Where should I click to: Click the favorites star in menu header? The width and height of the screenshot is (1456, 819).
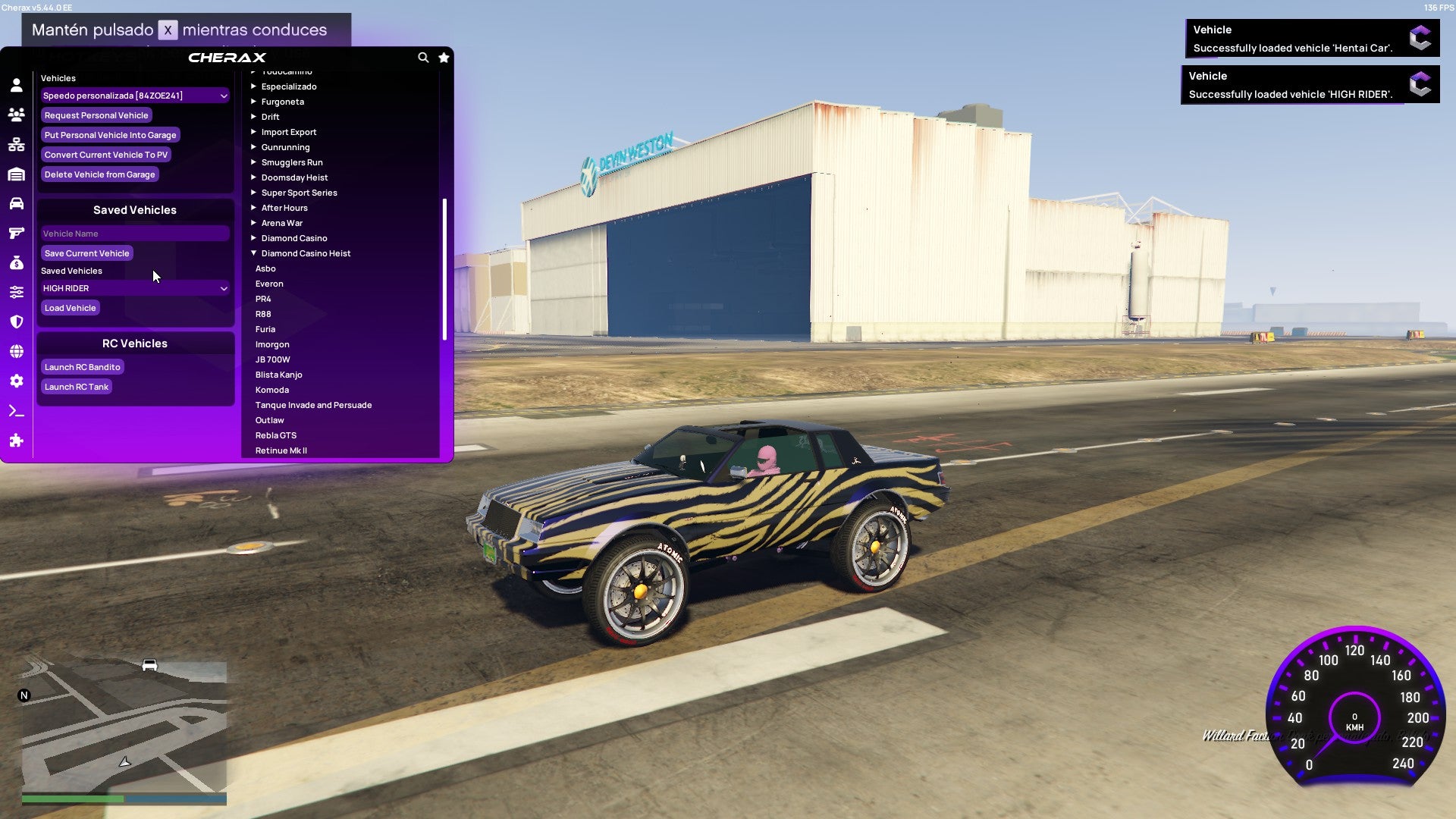coord(444,57)
